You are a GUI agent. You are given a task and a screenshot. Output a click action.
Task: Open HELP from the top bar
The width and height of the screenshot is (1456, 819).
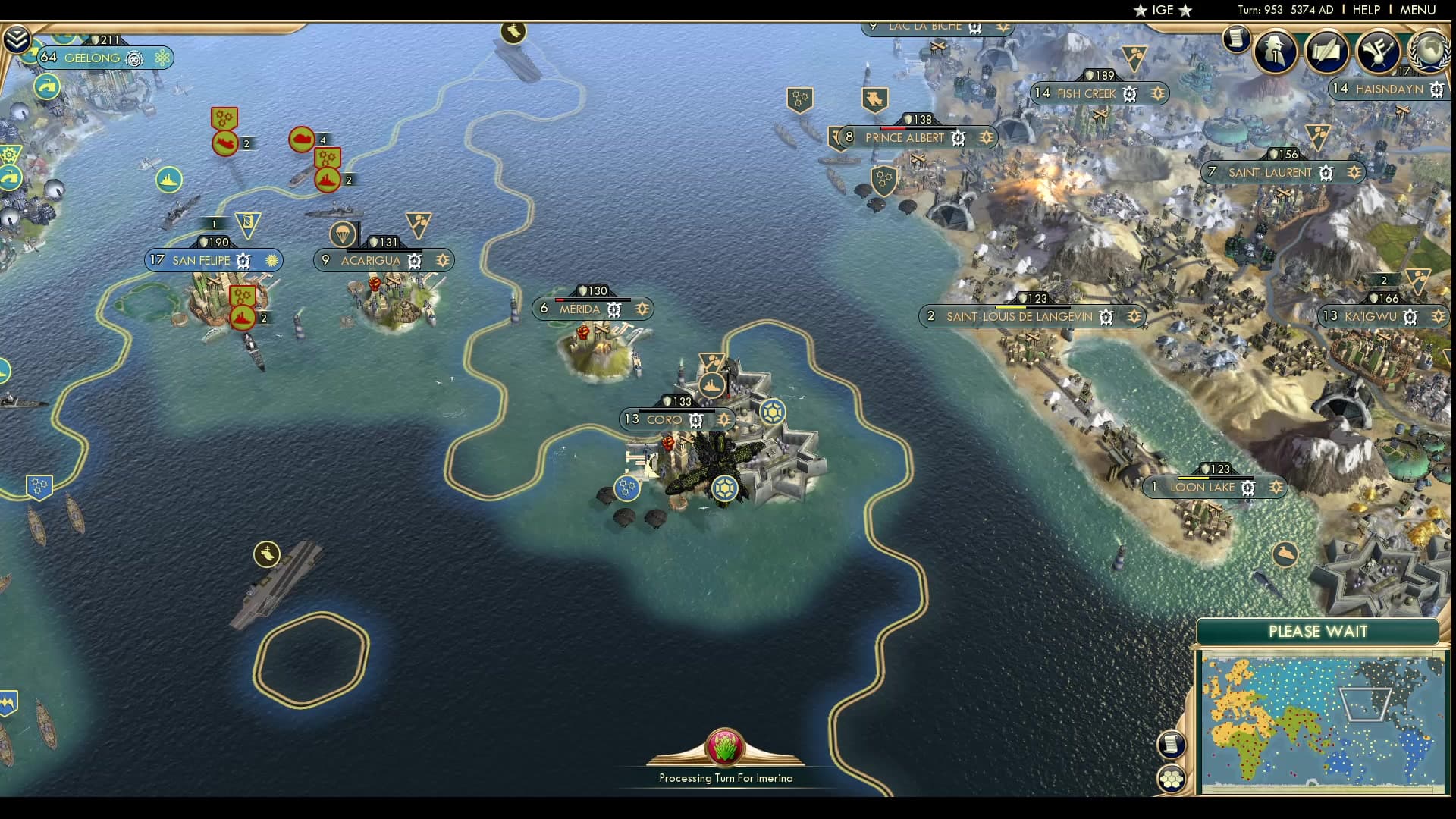coord(1367,11)
